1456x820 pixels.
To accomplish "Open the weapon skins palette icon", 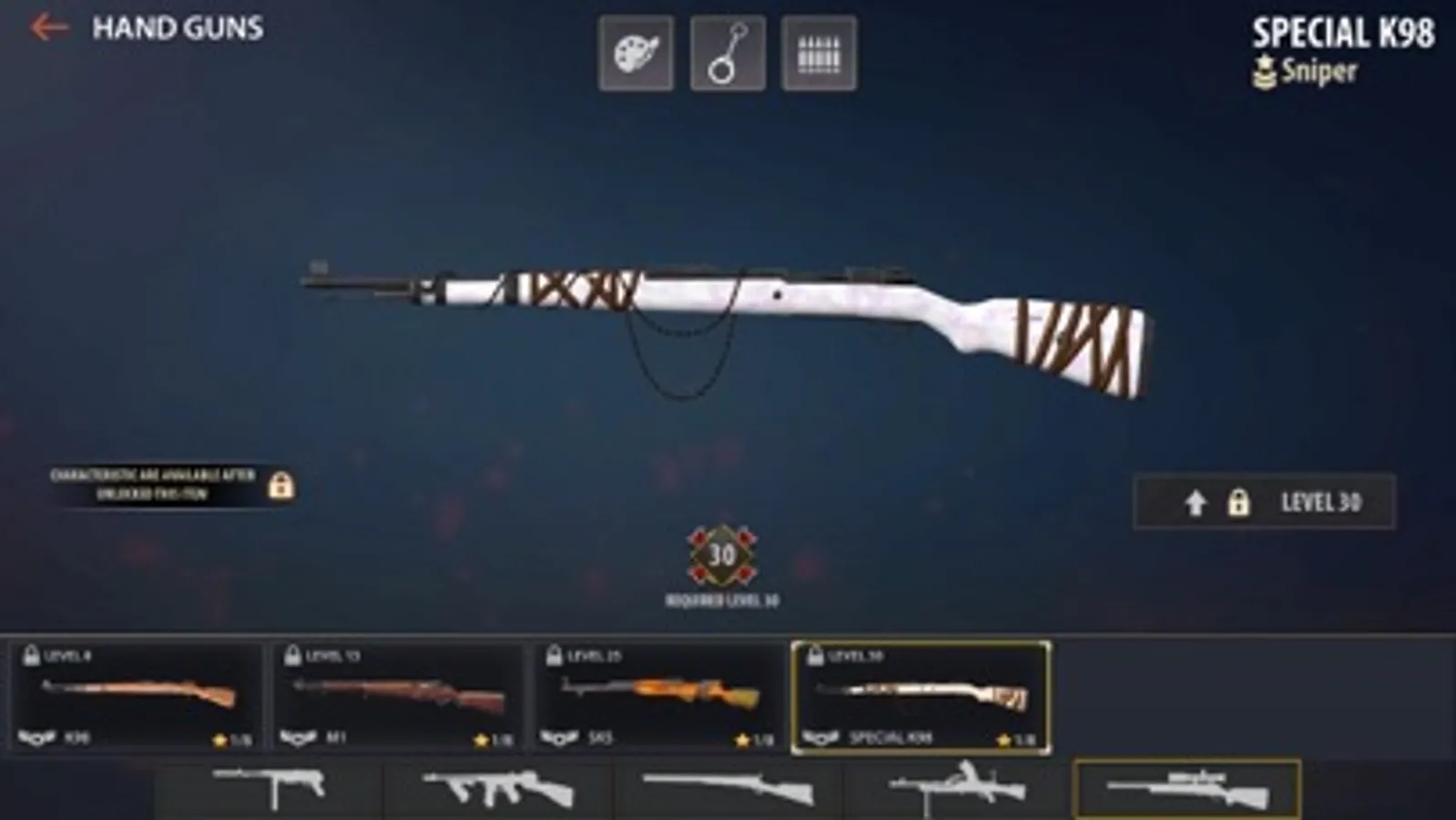I will click(x=637, y=52).
